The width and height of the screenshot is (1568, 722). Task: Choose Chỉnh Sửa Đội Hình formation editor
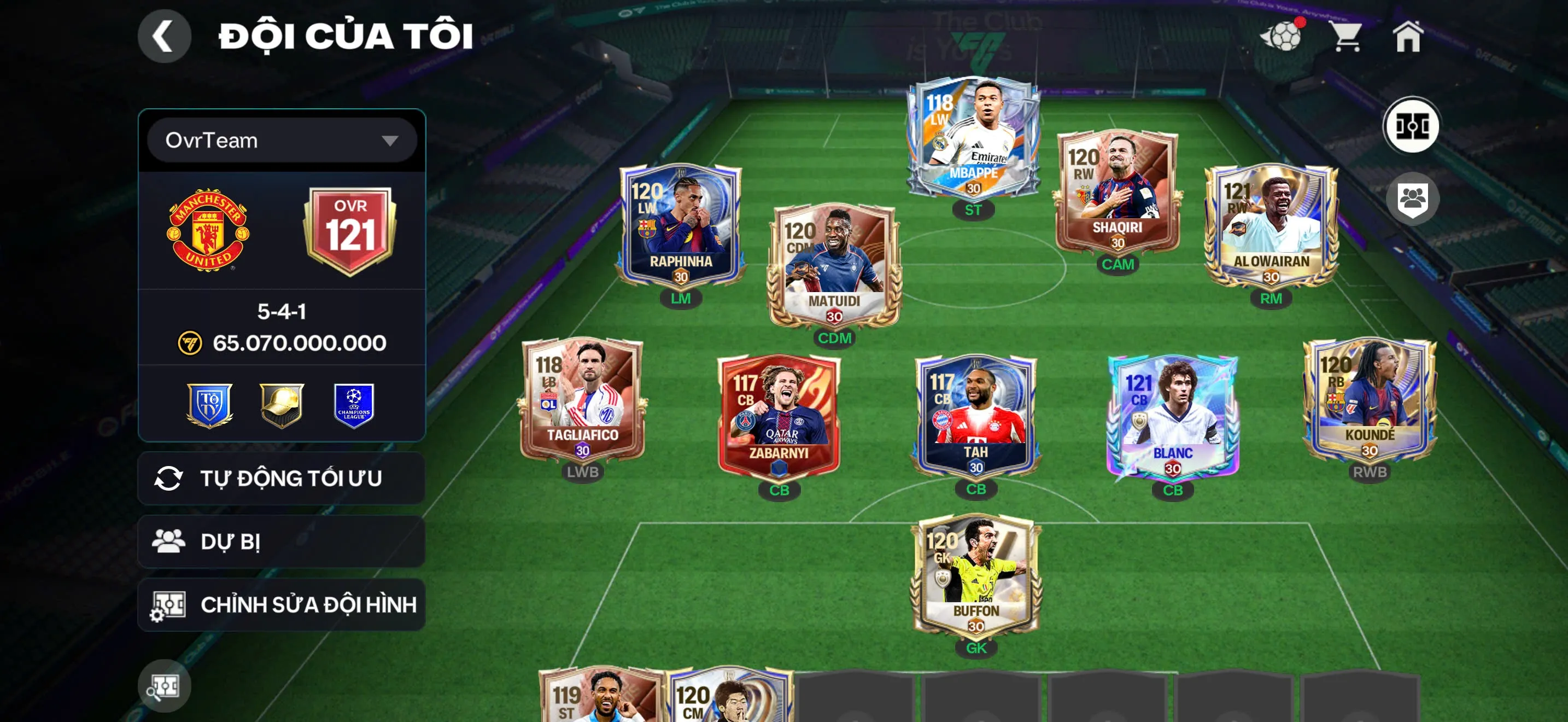click(x=281, y=604)
